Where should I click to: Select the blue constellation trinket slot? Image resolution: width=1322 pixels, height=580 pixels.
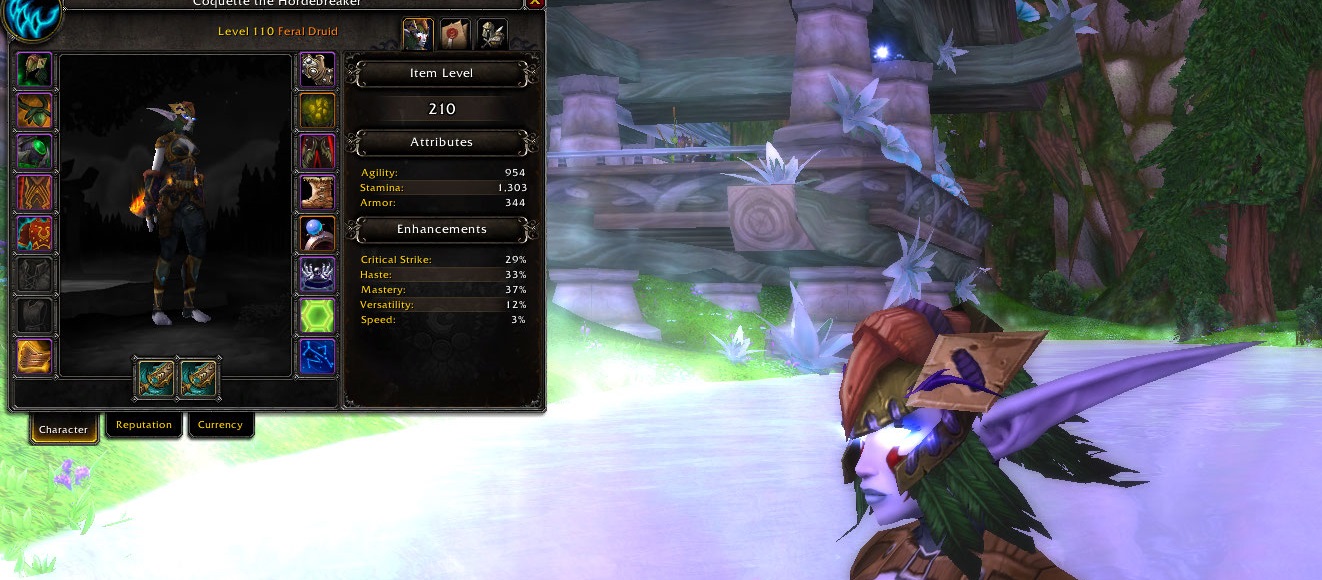(318, 357)
